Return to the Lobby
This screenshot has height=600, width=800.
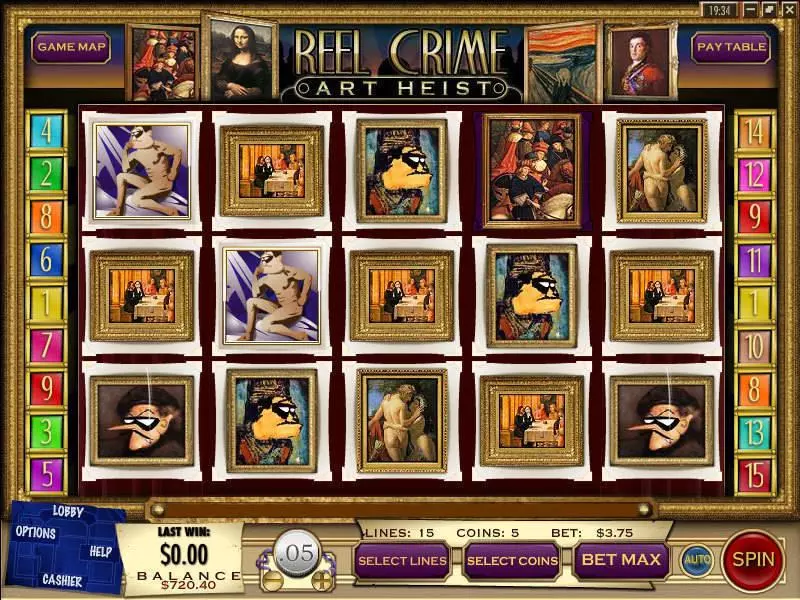tap(69, 512)
